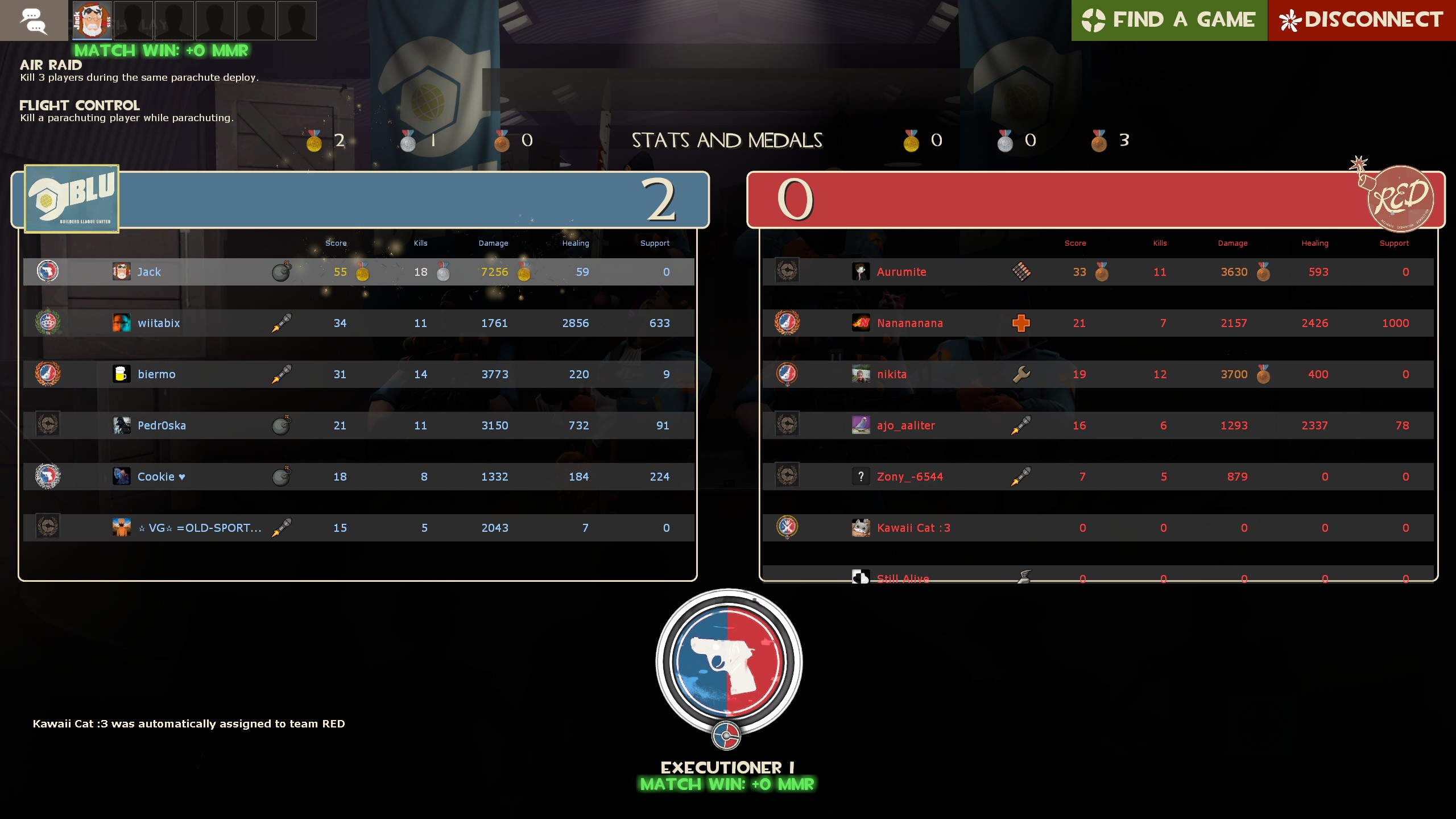Click Kawaii Cat :3's avatar thumbnail
Viewport: 1456px width, 819px height.
coord(861,528)
